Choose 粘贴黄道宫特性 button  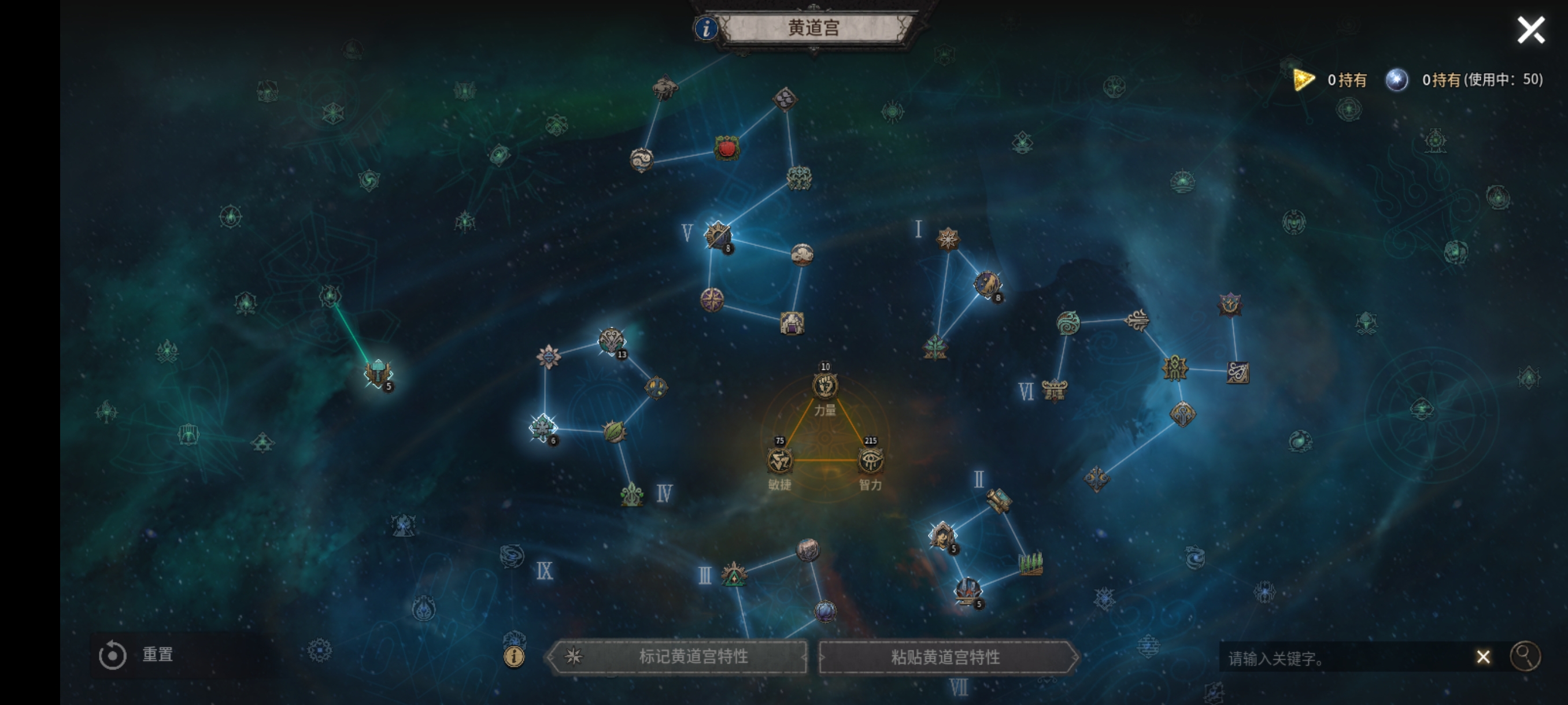tap(945, 657)
